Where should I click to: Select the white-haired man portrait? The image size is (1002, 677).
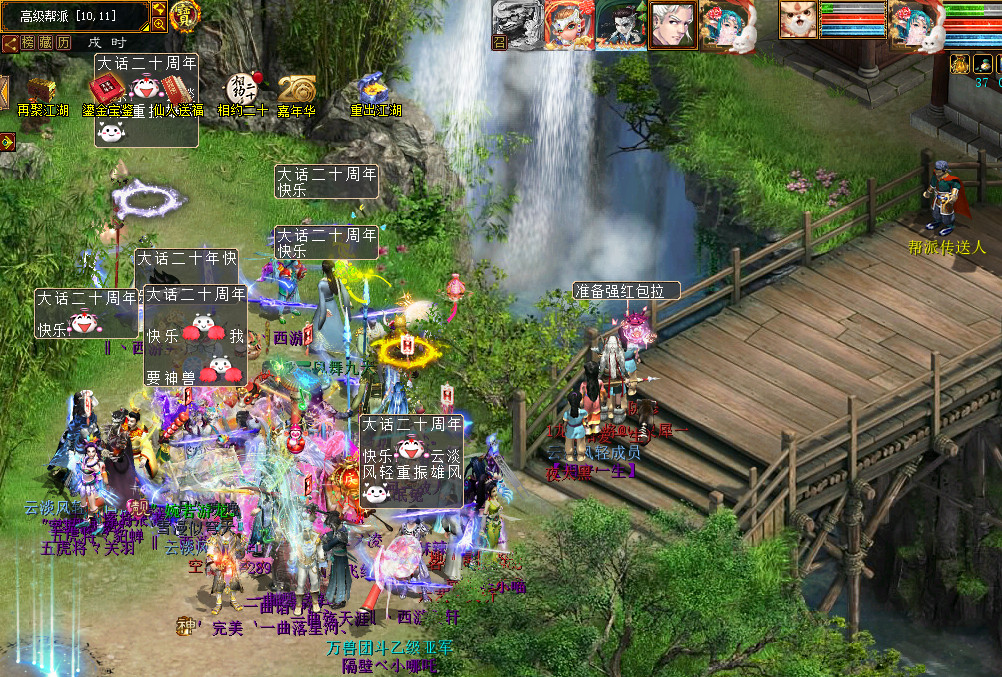point(673,24)
